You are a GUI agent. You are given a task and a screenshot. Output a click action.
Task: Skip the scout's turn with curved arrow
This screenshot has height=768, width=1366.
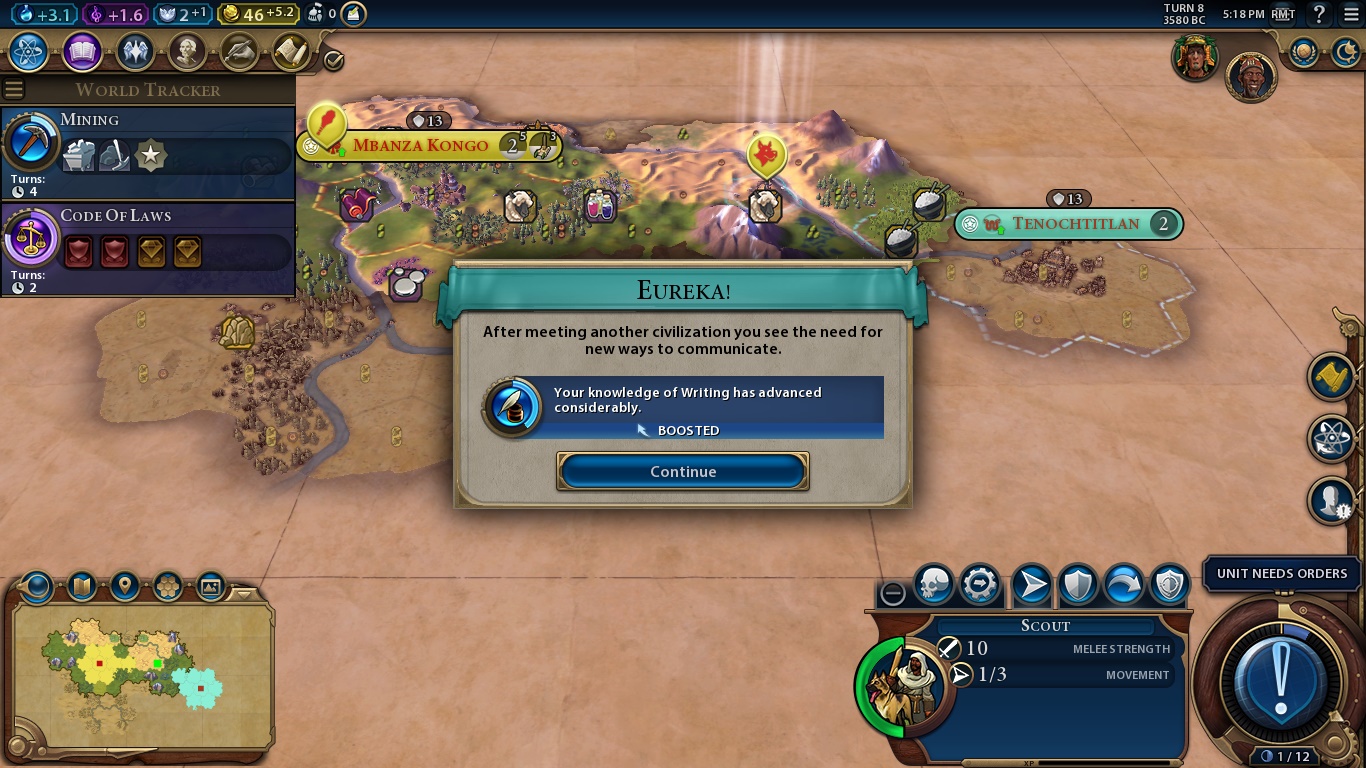pos(1123,585)
